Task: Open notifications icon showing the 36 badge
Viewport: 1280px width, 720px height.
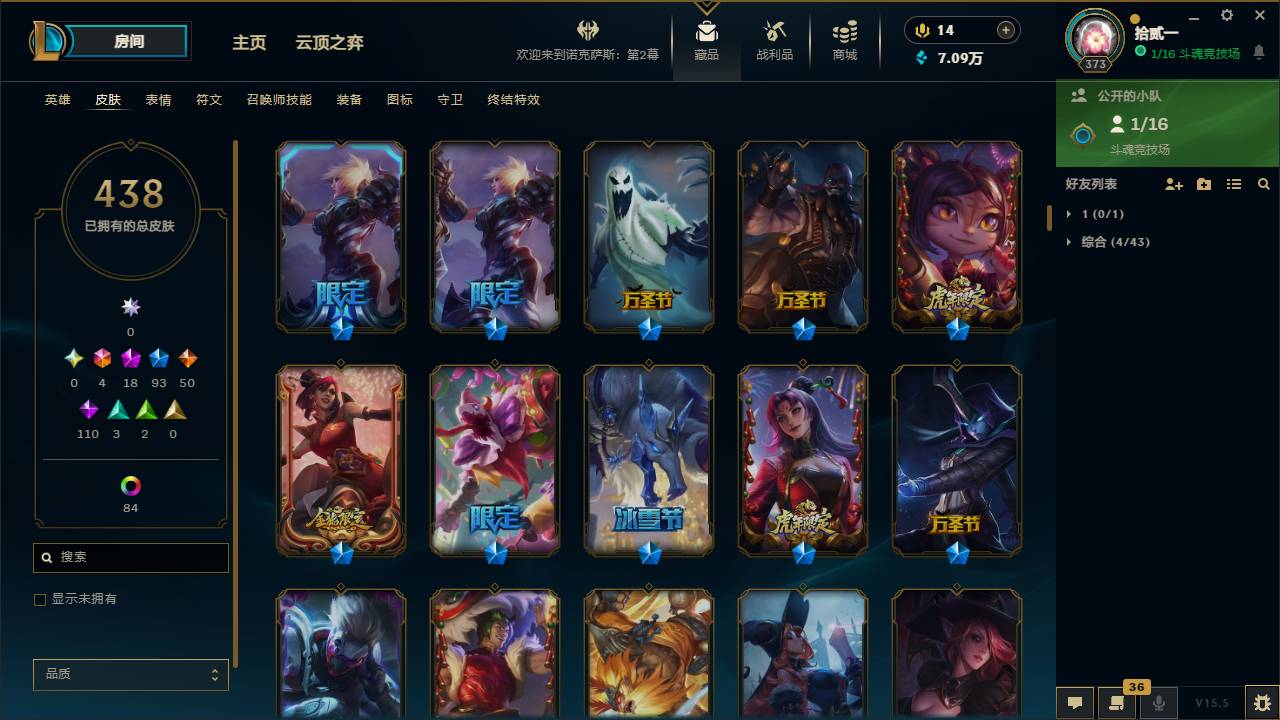Action: pyautogui.click(x=1118, y=703)
